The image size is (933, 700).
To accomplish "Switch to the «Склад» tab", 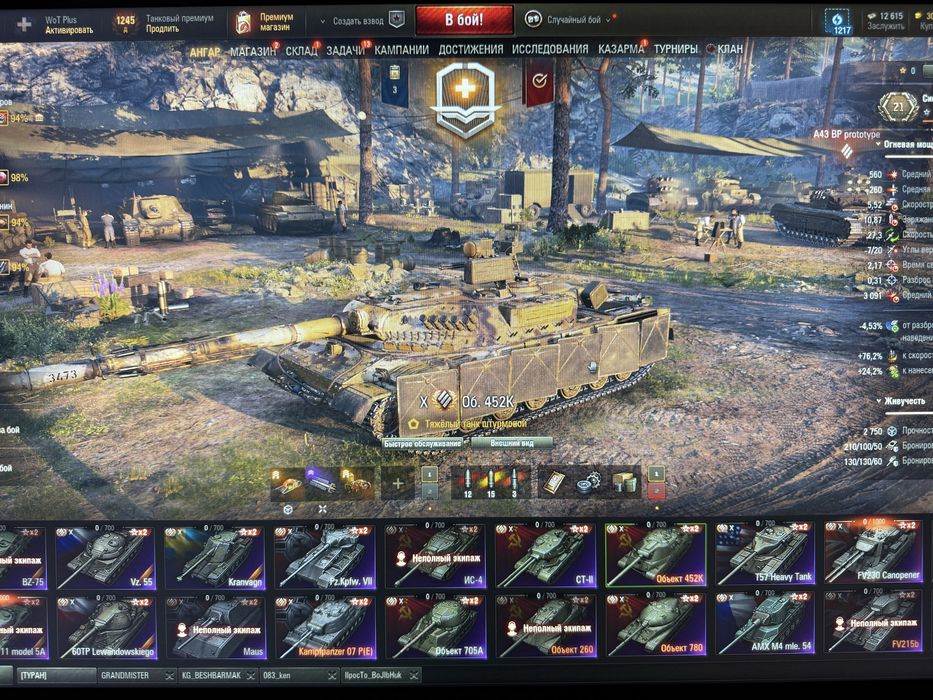I will (x=301, y=49).
